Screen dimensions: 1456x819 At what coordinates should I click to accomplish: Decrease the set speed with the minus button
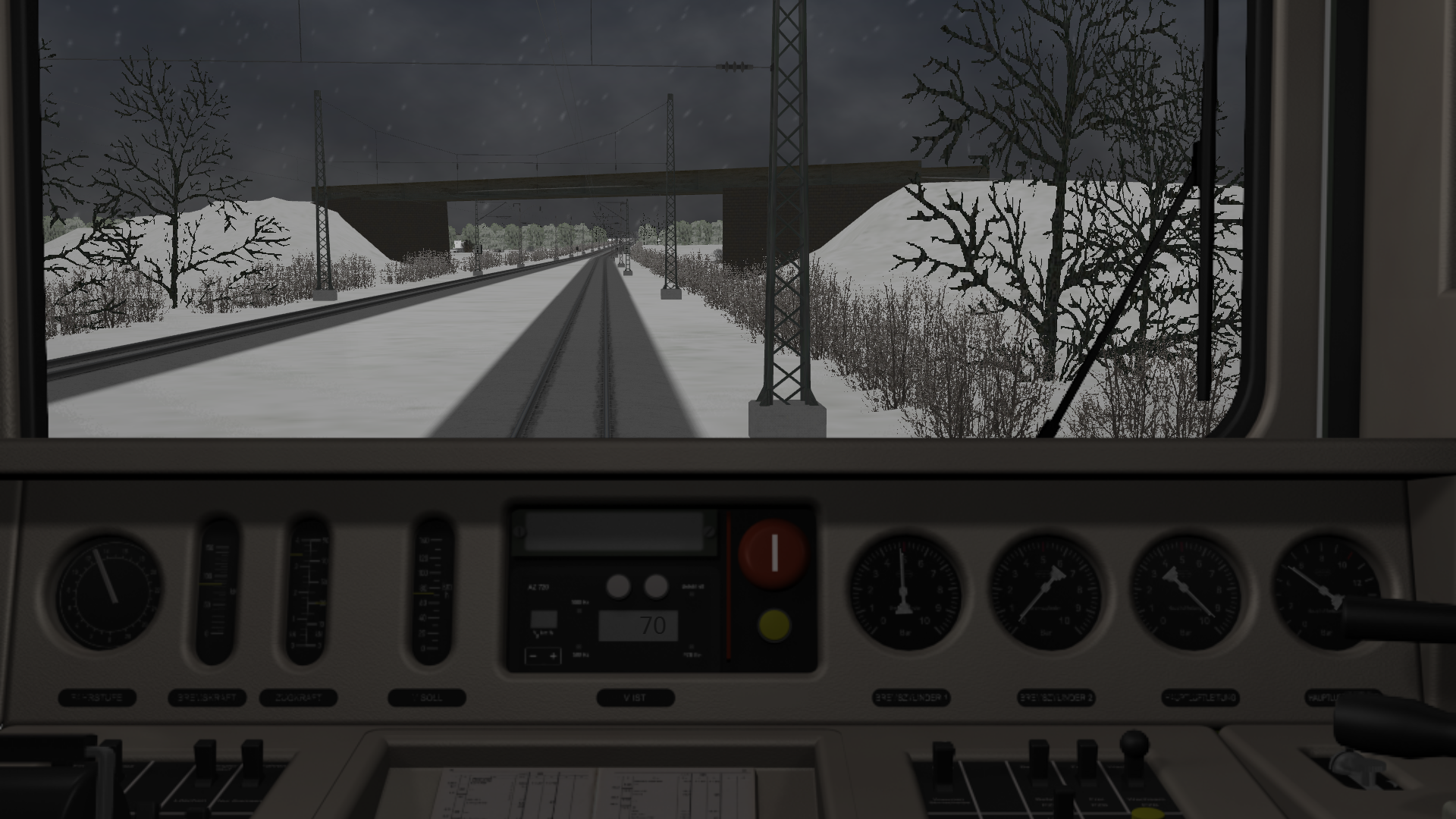point(534,656)
